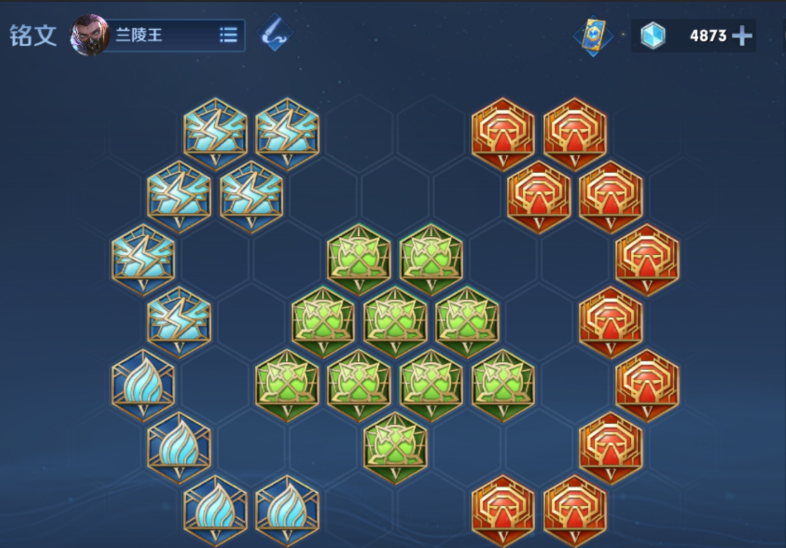The height and width of the screenshot is (548, 786).
Task: Open the 兰陵王 rune page list
Action: pos(228,35)
